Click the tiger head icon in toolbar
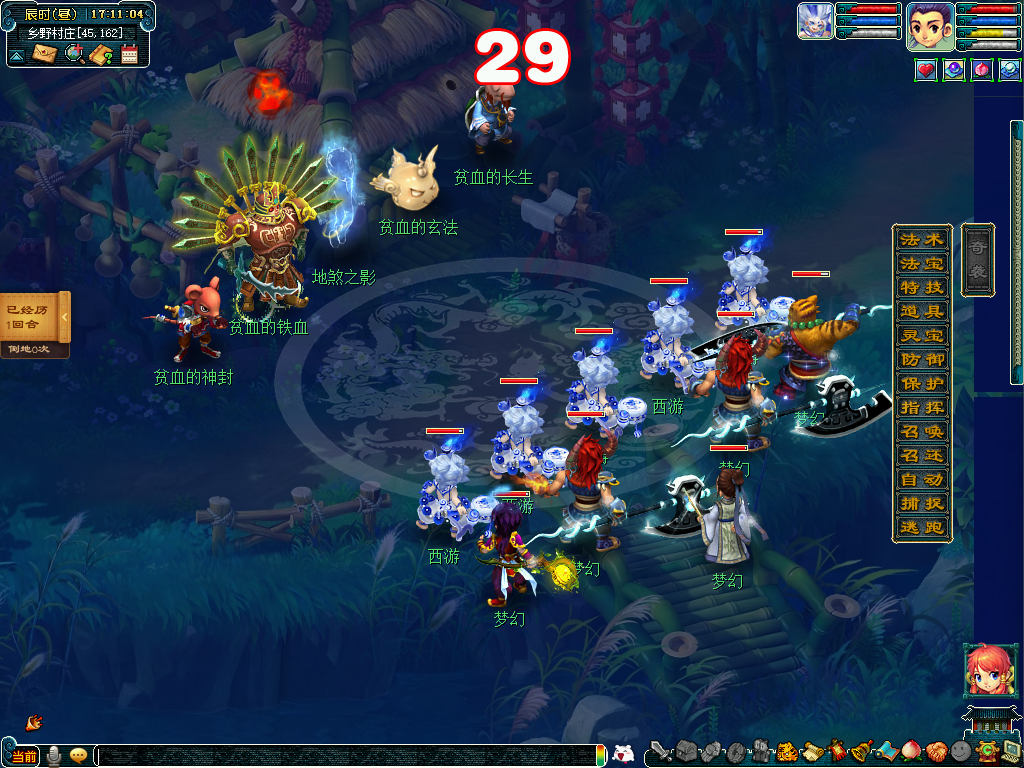 tap(787, 750)
